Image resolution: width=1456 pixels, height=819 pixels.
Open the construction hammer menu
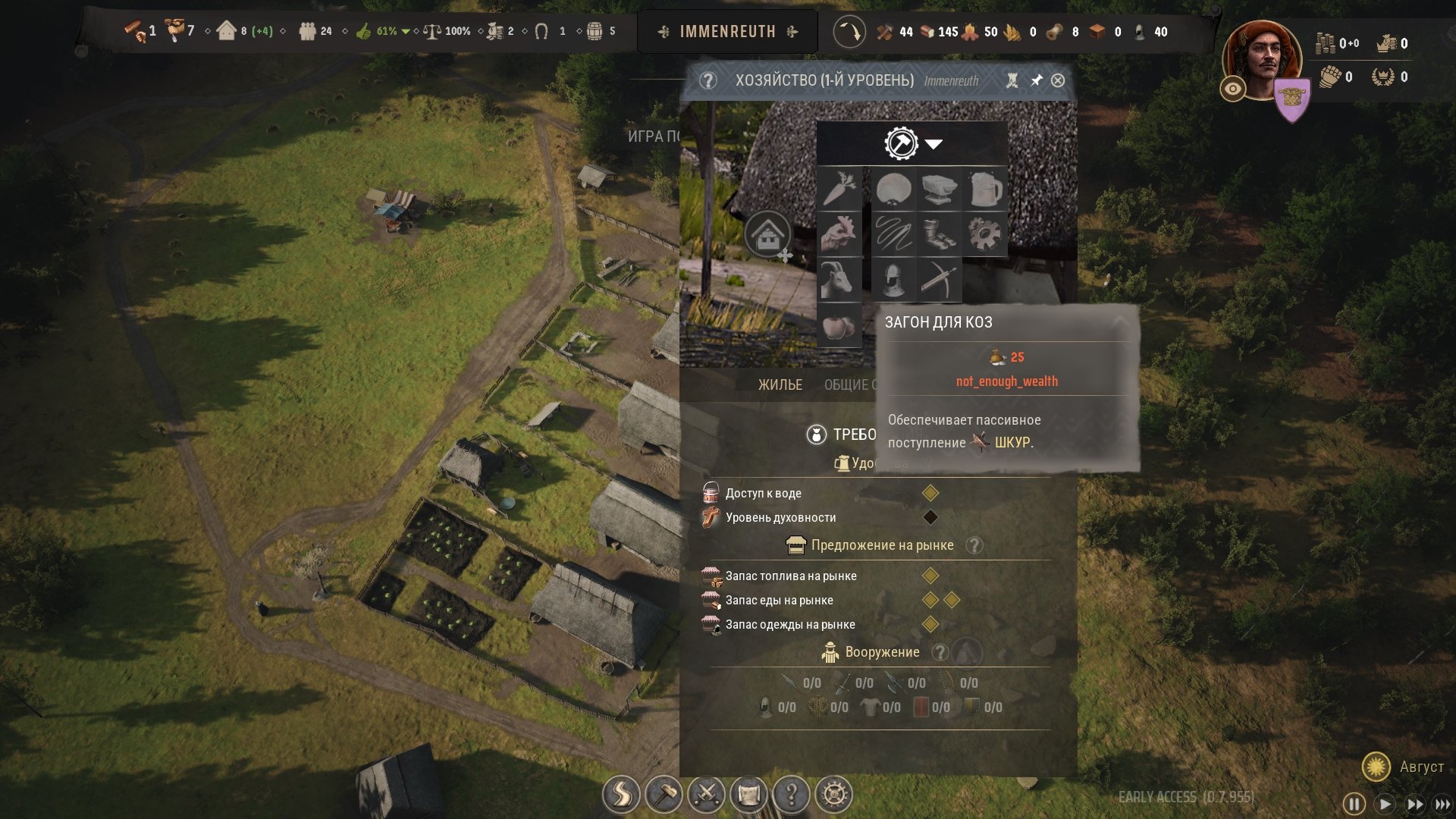coord(664,795)
